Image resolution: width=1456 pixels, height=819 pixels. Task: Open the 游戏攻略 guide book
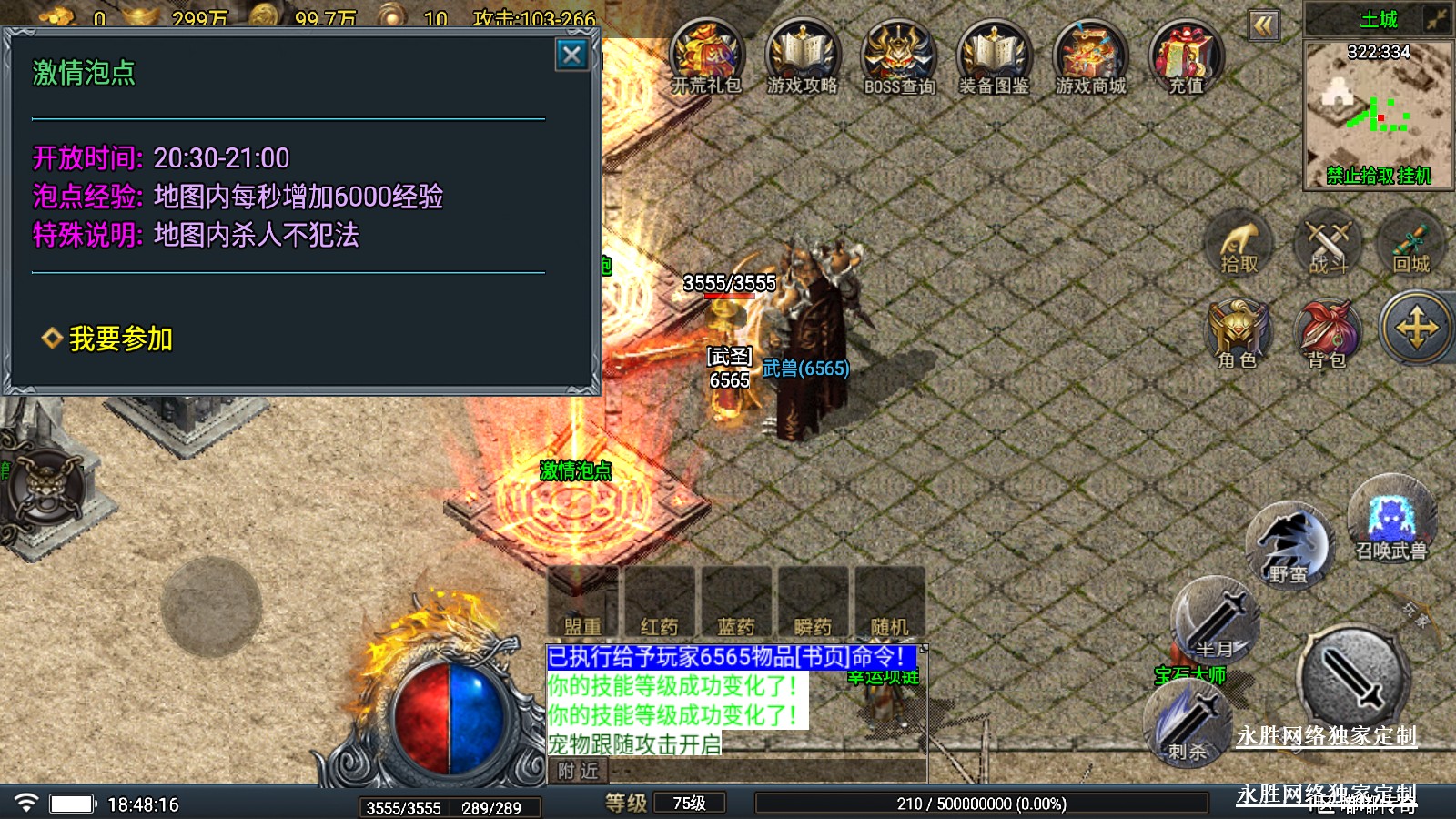[802, 56]
